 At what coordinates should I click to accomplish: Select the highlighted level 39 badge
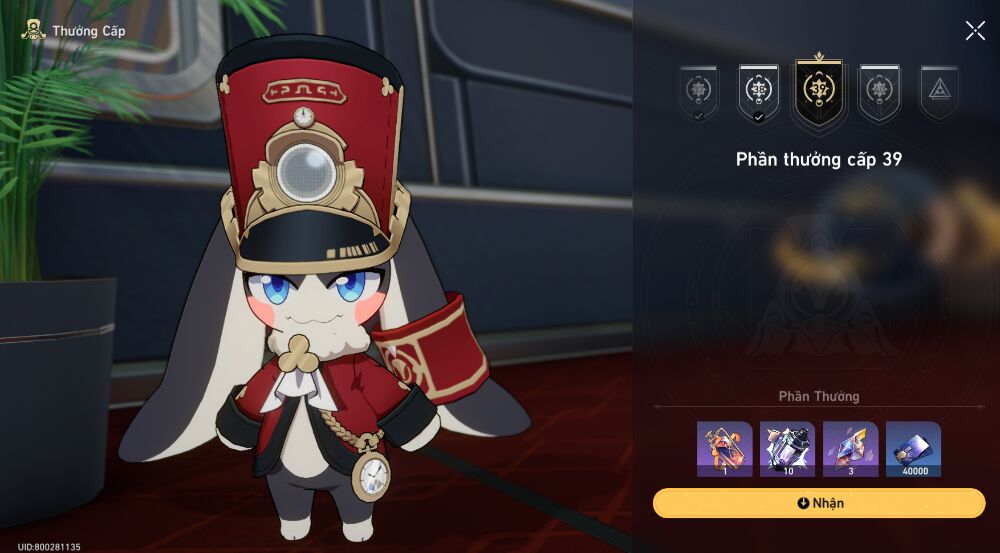819,92
